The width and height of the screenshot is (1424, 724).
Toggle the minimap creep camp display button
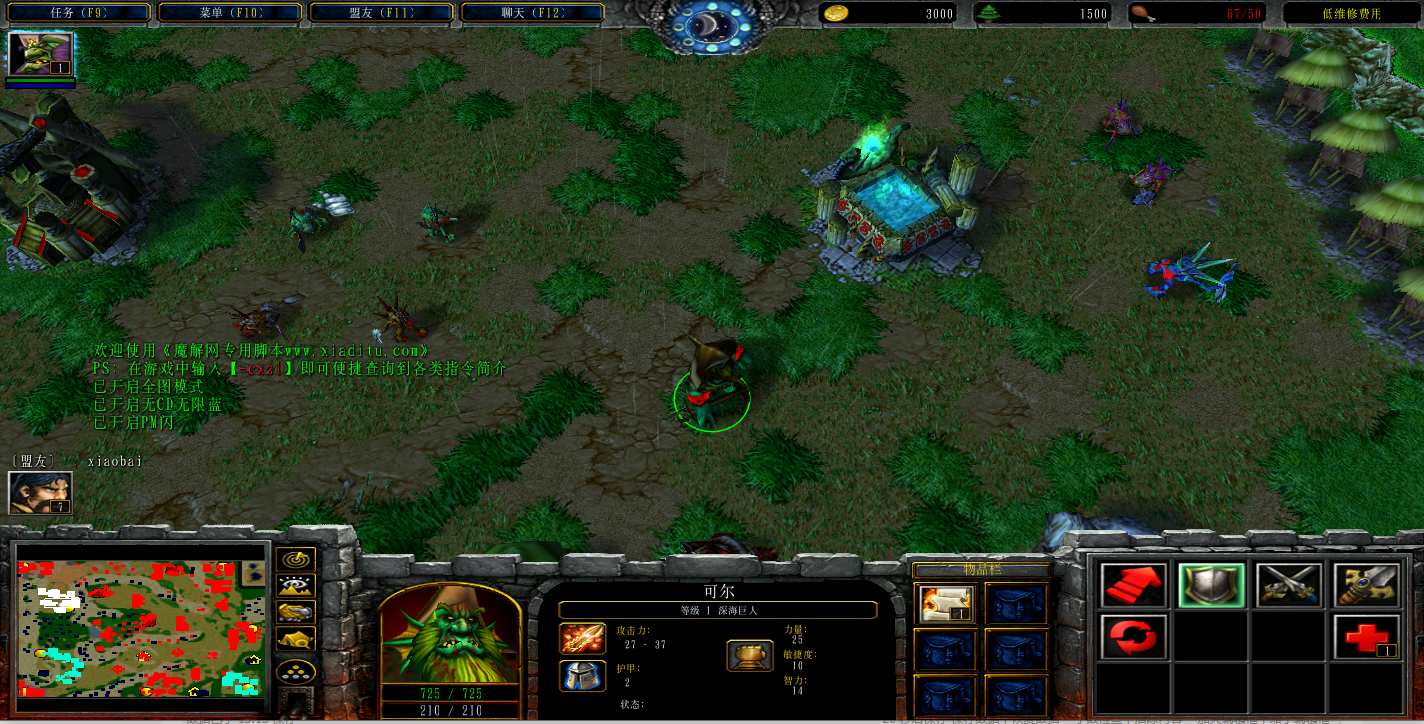point(297,638)
